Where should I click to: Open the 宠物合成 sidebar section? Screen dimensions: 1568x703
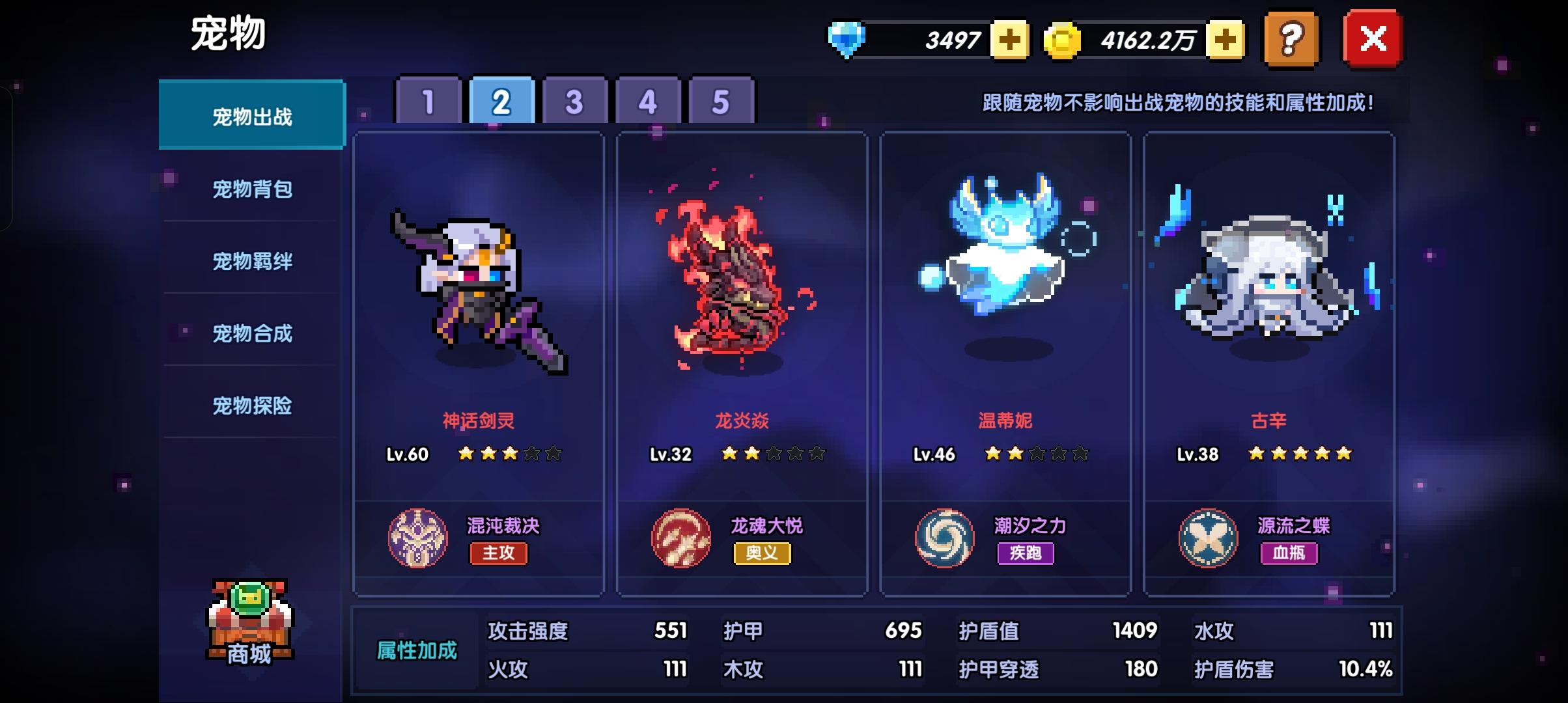[x=253, y=333]
